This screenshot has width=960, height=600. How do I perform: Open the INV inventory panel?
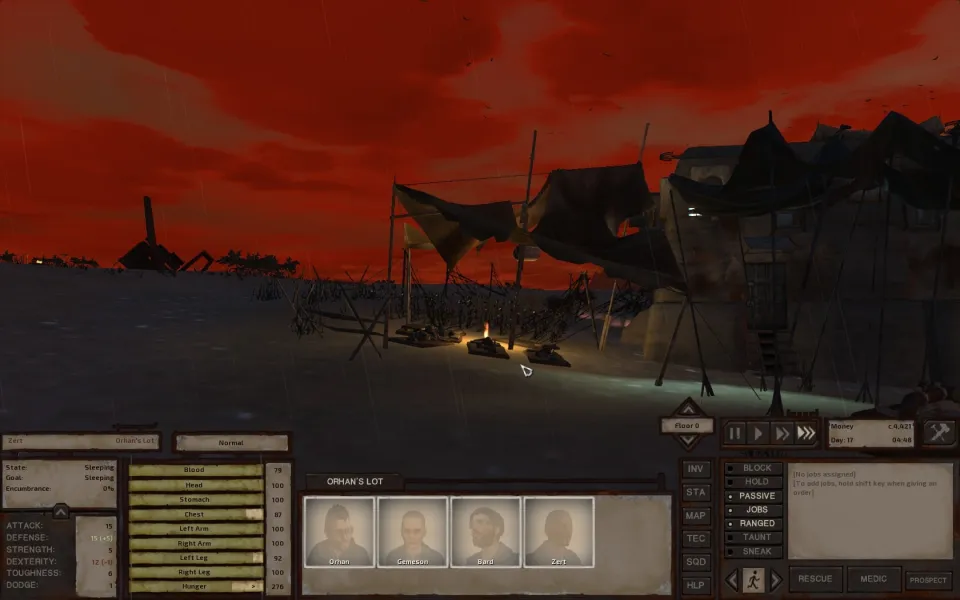point(696,469)
